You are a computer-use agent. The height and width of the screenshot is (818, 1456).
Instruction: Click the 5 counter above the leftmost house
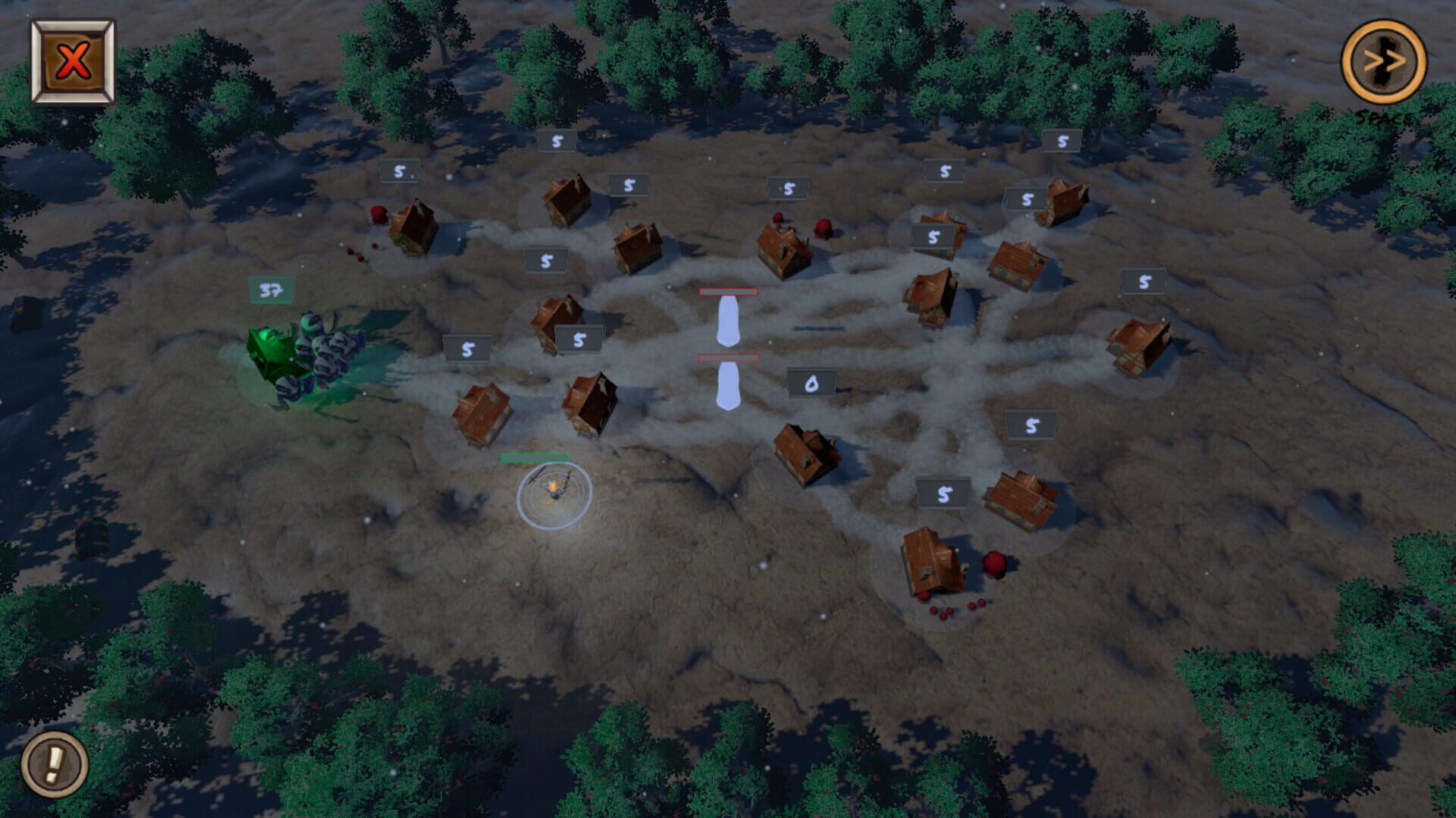coord(400,171)
